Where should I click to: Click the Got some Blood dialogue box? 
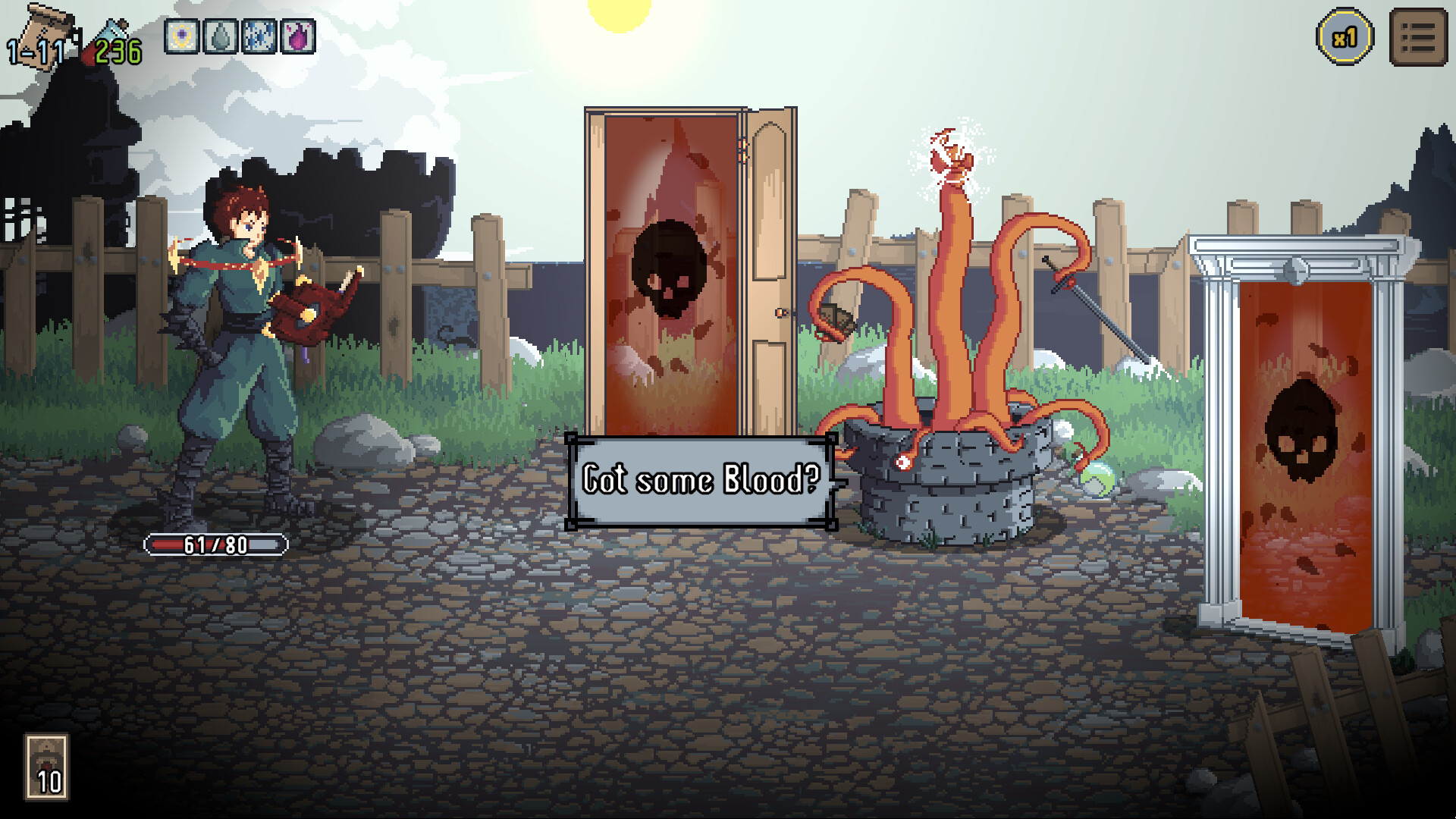700,479
